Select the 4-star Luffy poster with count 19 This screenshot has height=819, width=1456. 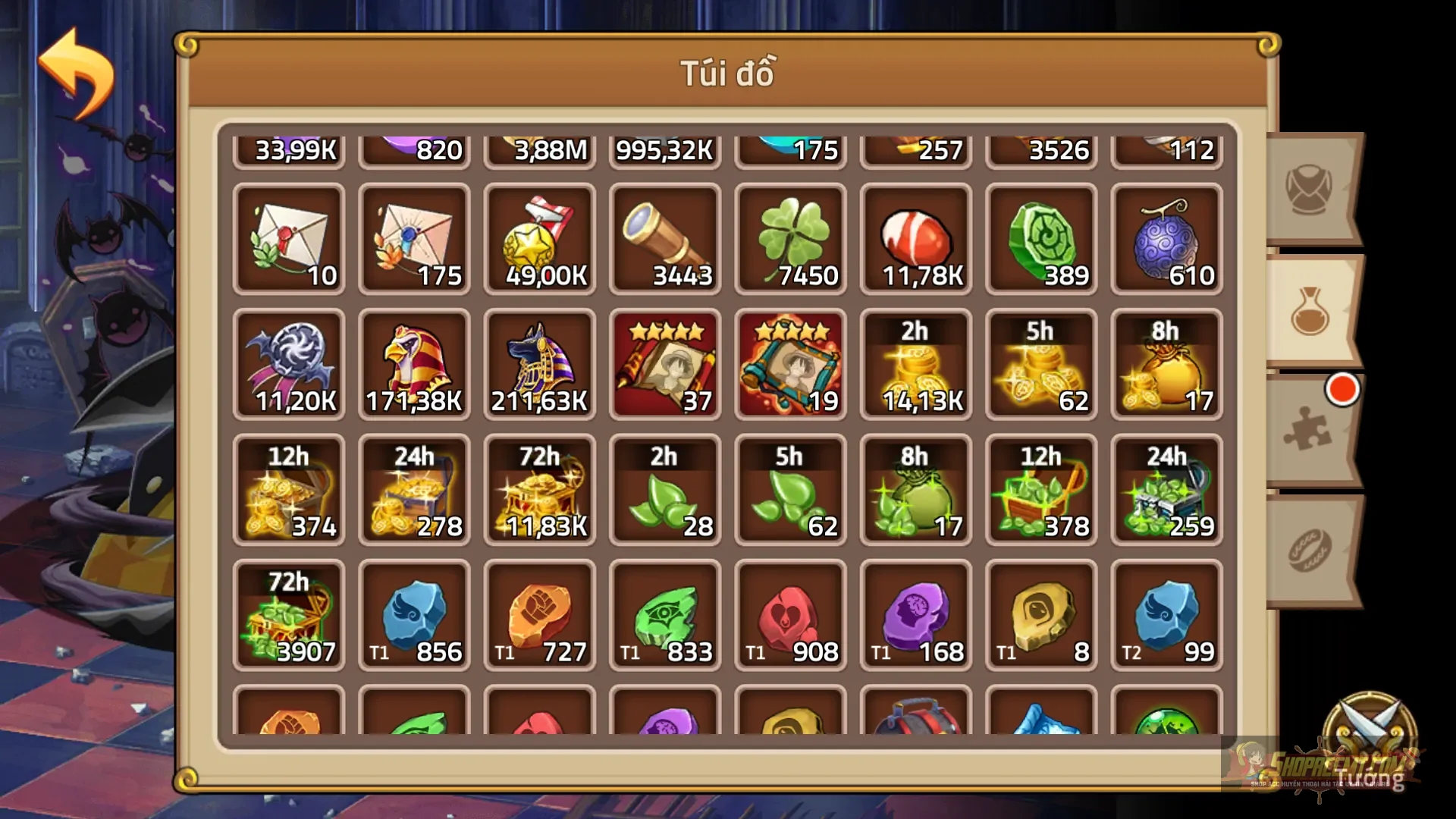790,364
